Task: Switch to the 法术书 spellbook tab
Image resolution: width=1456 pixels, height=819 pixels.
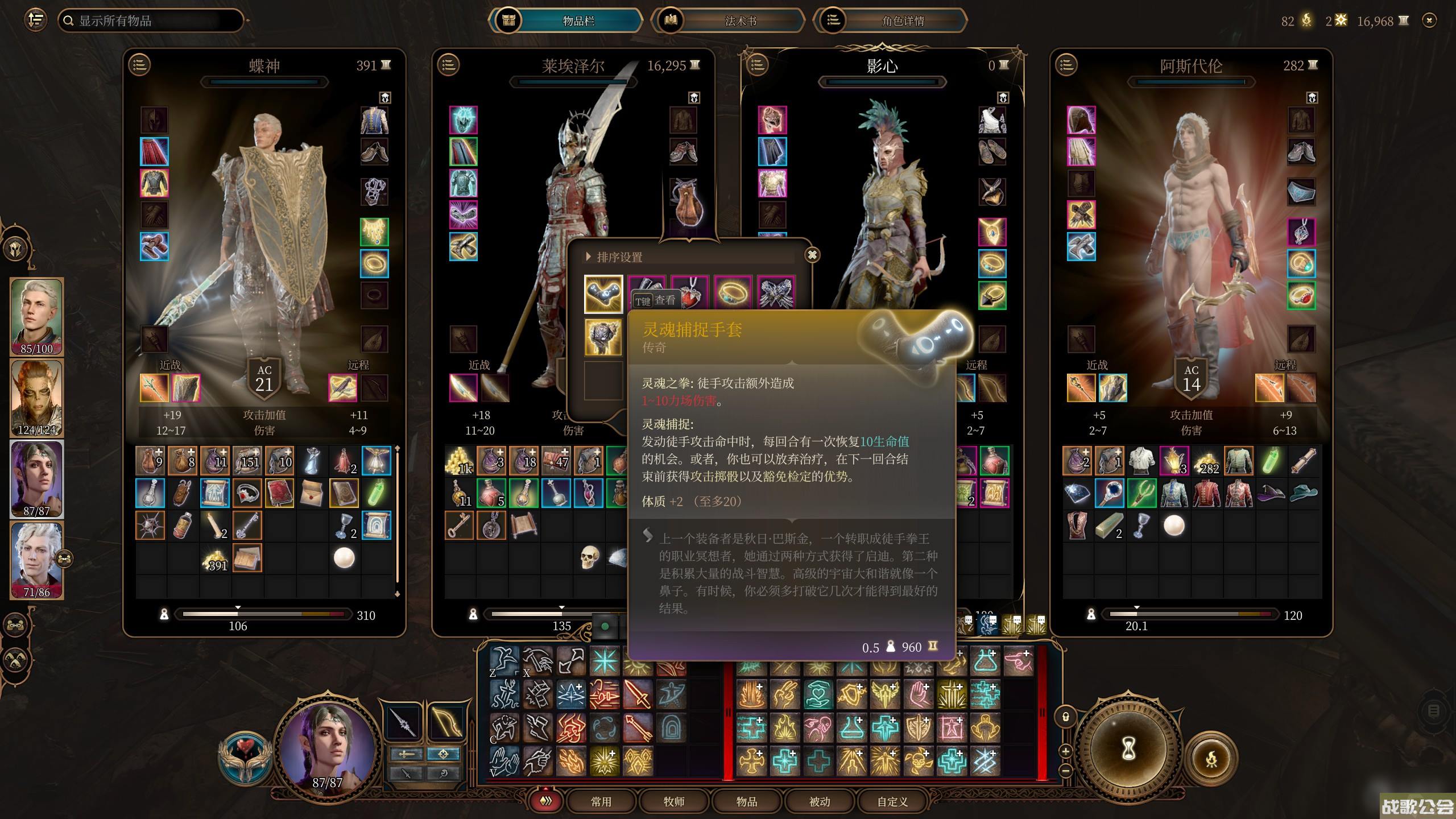Action: point(740,21)
